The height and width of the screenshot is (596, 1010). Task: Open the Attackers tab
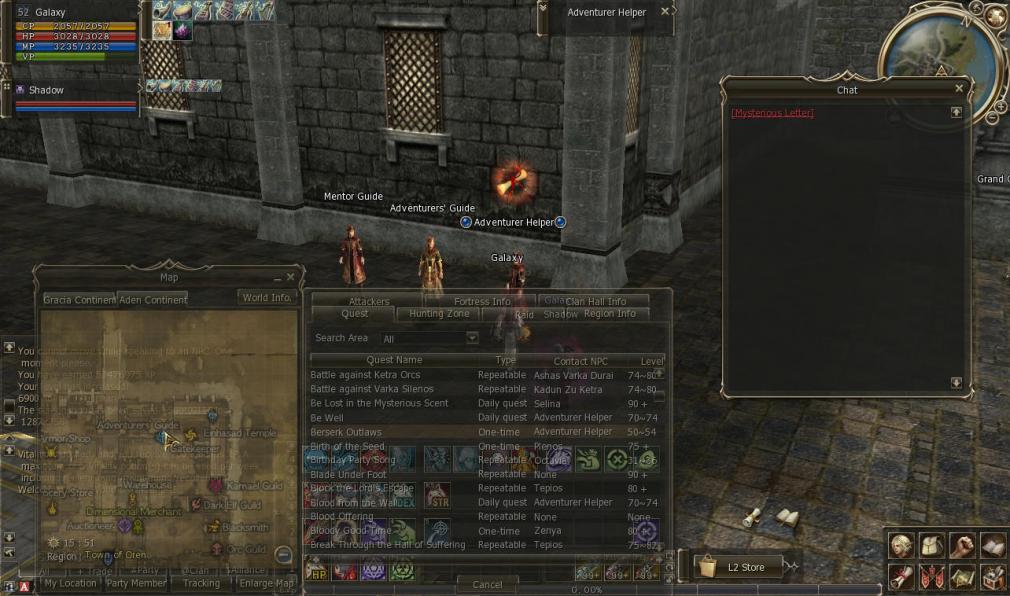[369, 301]
